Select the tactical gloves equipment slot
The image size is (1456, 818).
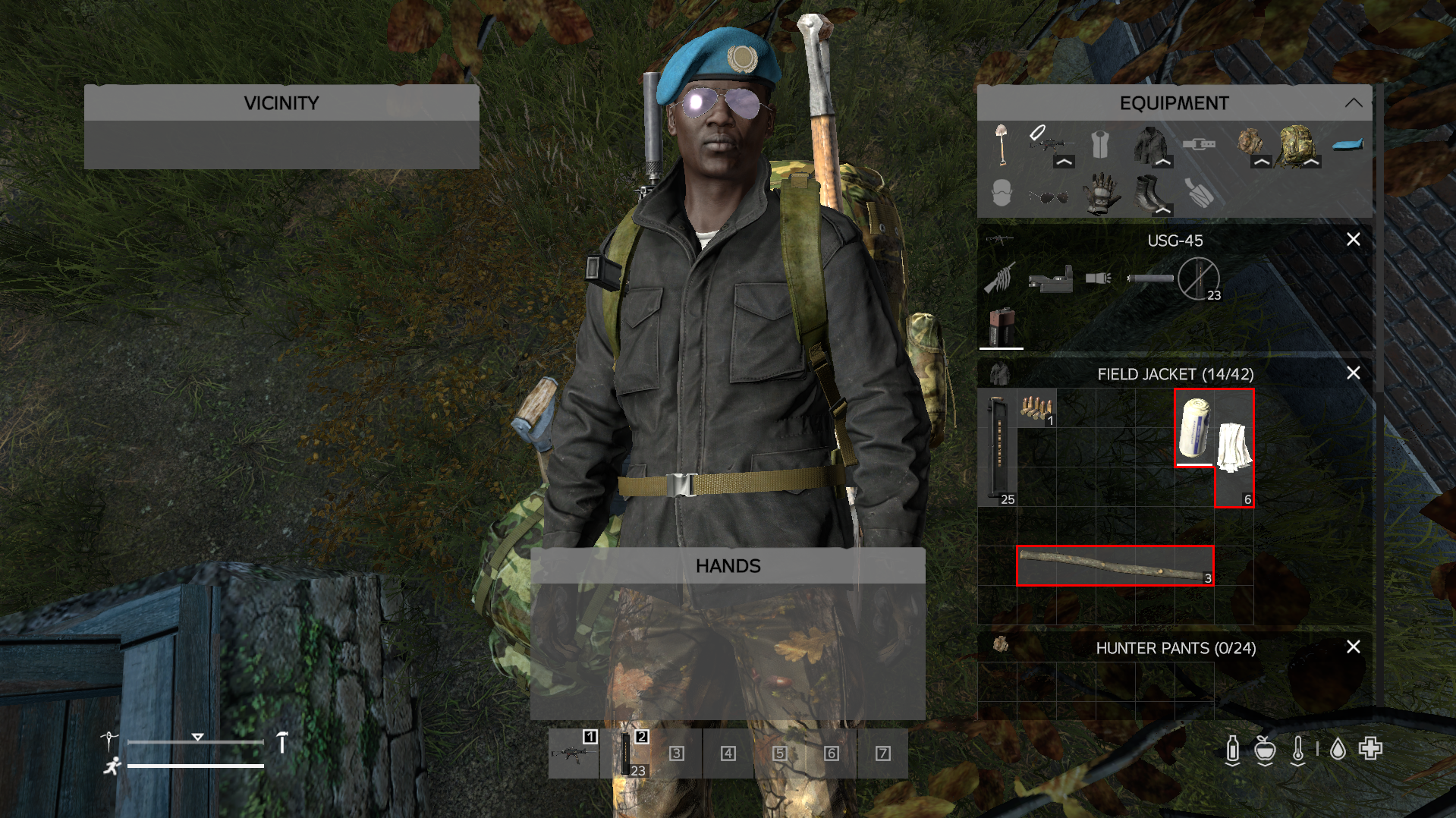pyautogui.click(x=1100, y=193)
